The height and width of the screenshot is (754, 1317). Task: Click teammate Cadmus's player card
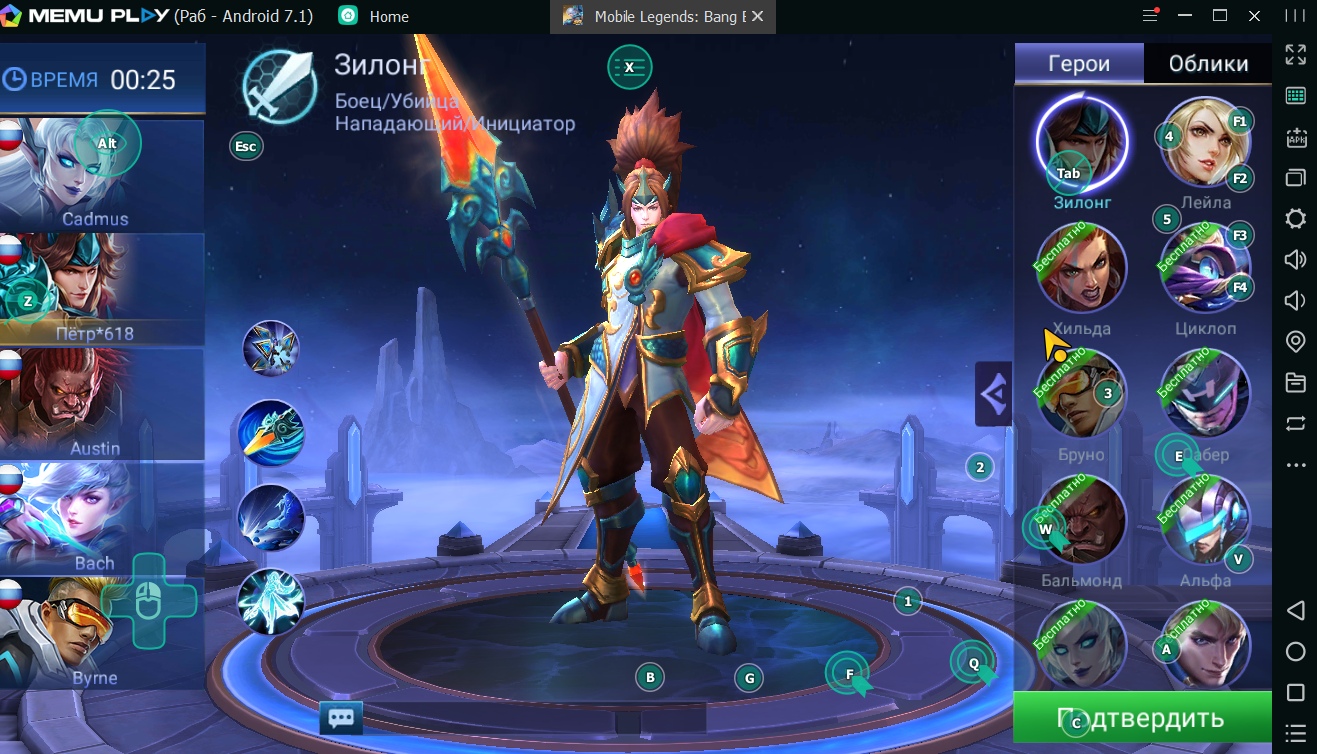pos(101,175)
